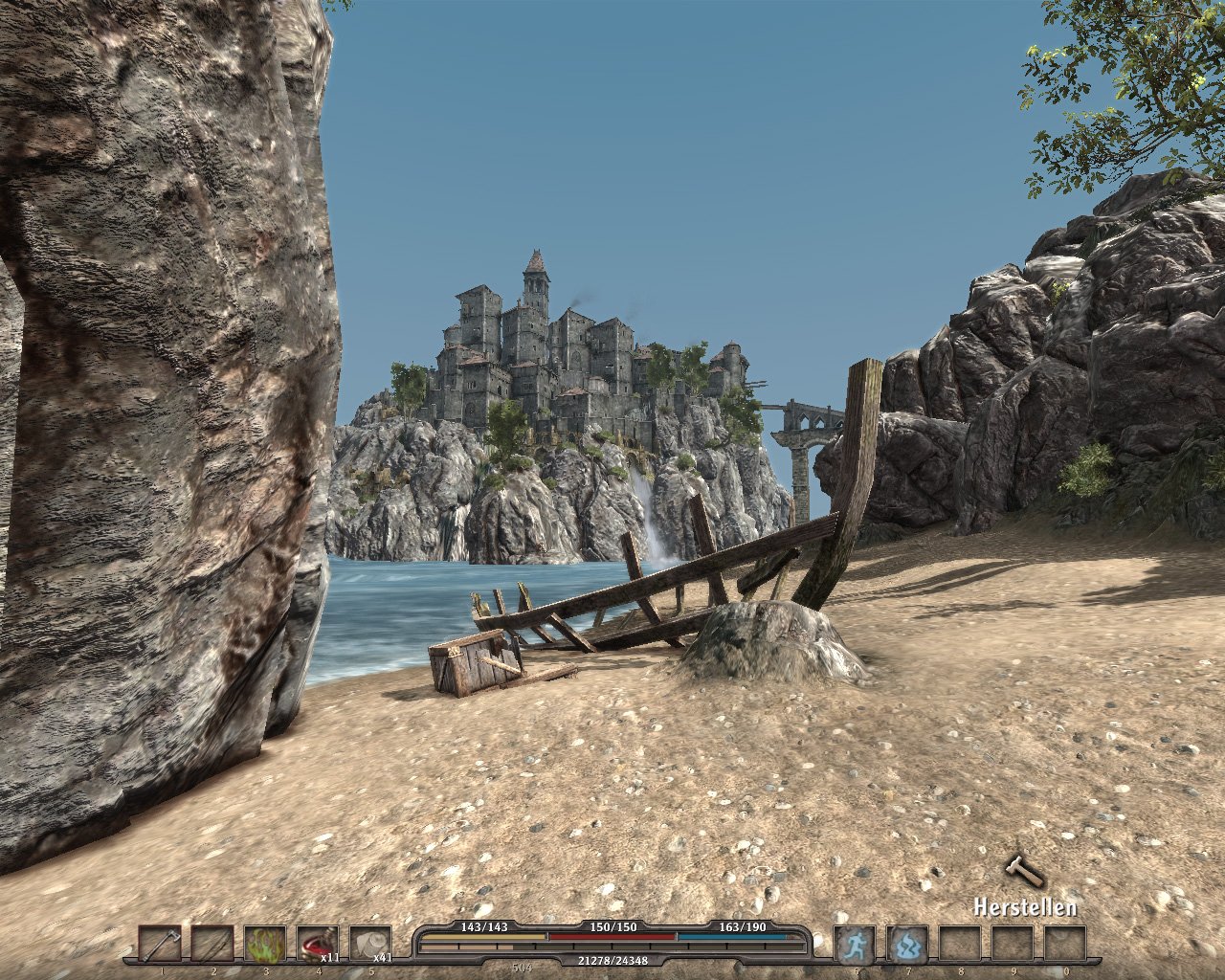Select the axe in hotbar slot 1
This screenshot has width=1225, height=980.
160,945
